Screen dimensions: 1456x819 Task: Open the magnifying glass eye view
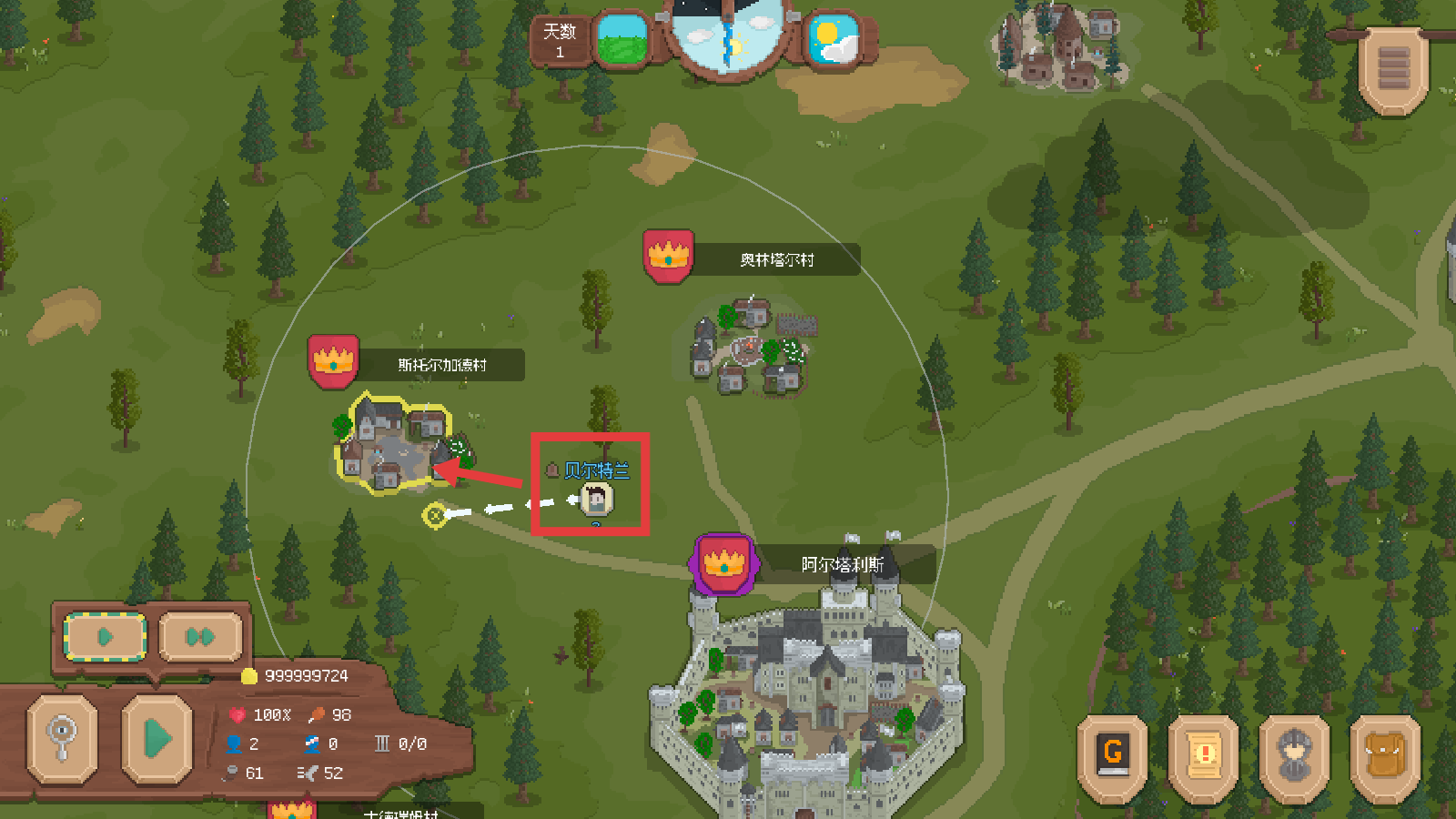[x=62, y=738]
